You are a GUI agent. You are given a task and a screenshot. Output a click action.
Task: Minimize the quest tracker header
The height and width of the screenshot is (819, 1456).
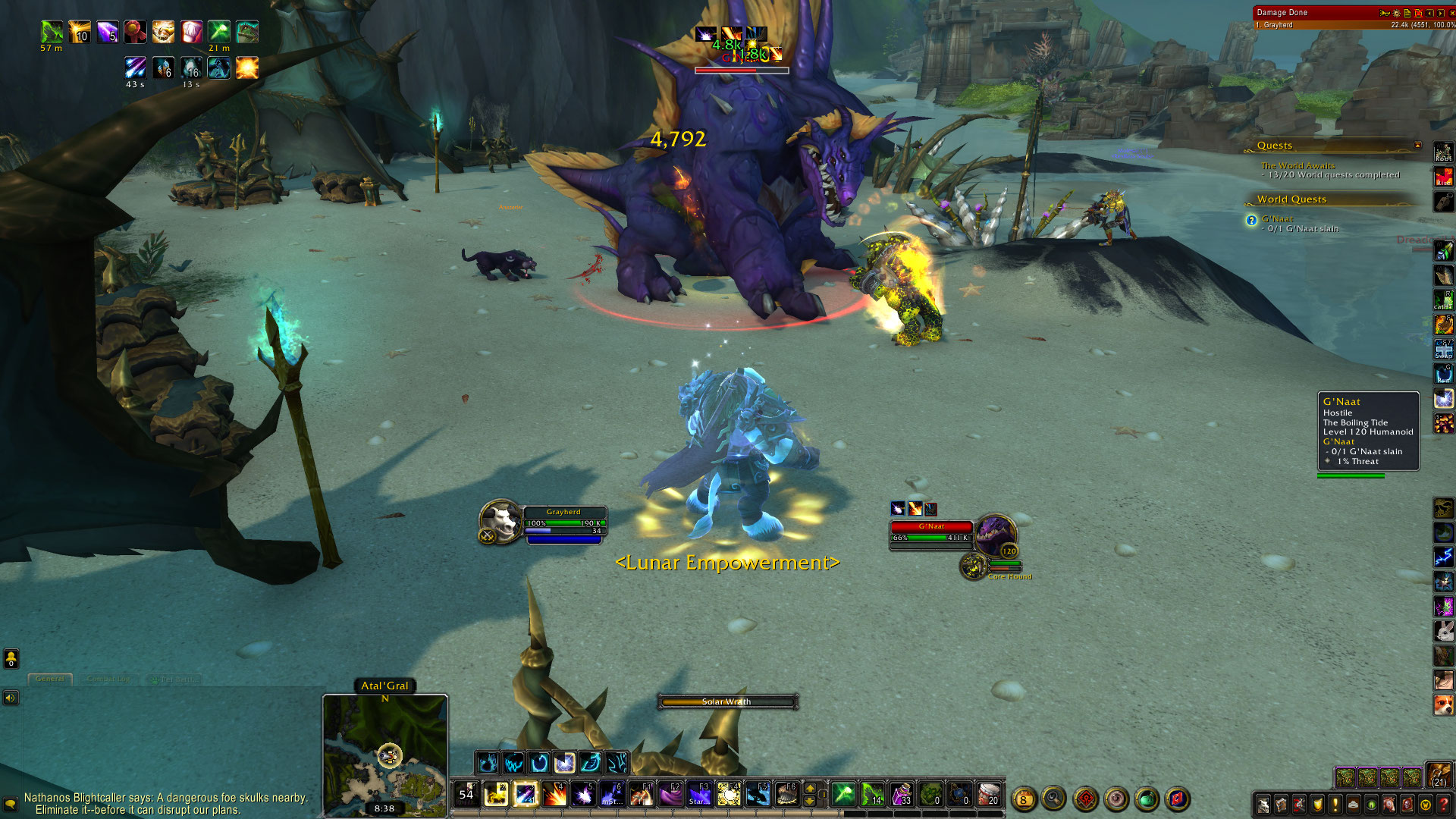(x=1417, y=145)
